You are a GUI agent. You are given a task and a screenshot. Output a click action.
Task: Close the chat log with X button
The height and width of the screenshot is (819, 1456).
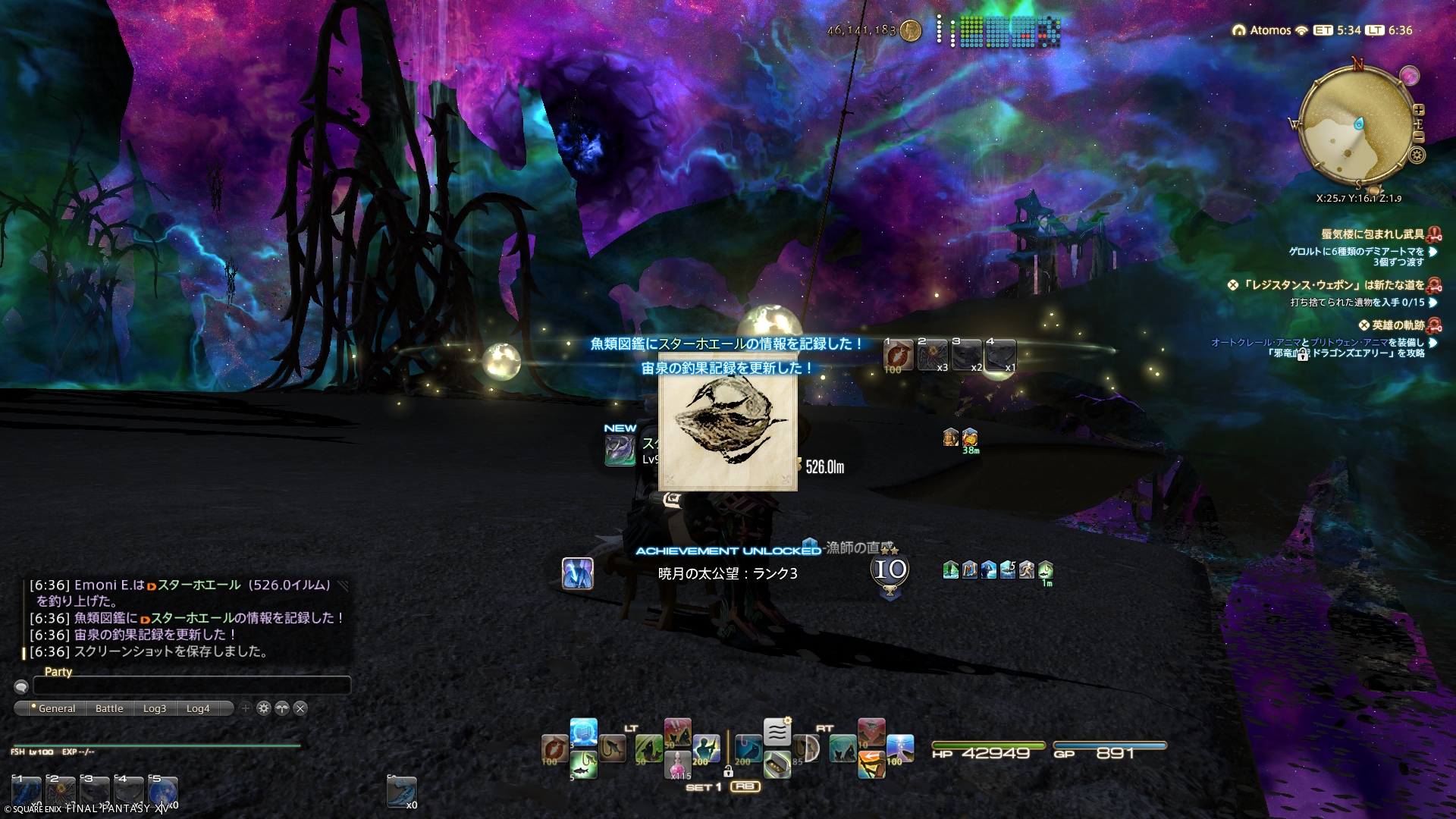tap(300, 708)
